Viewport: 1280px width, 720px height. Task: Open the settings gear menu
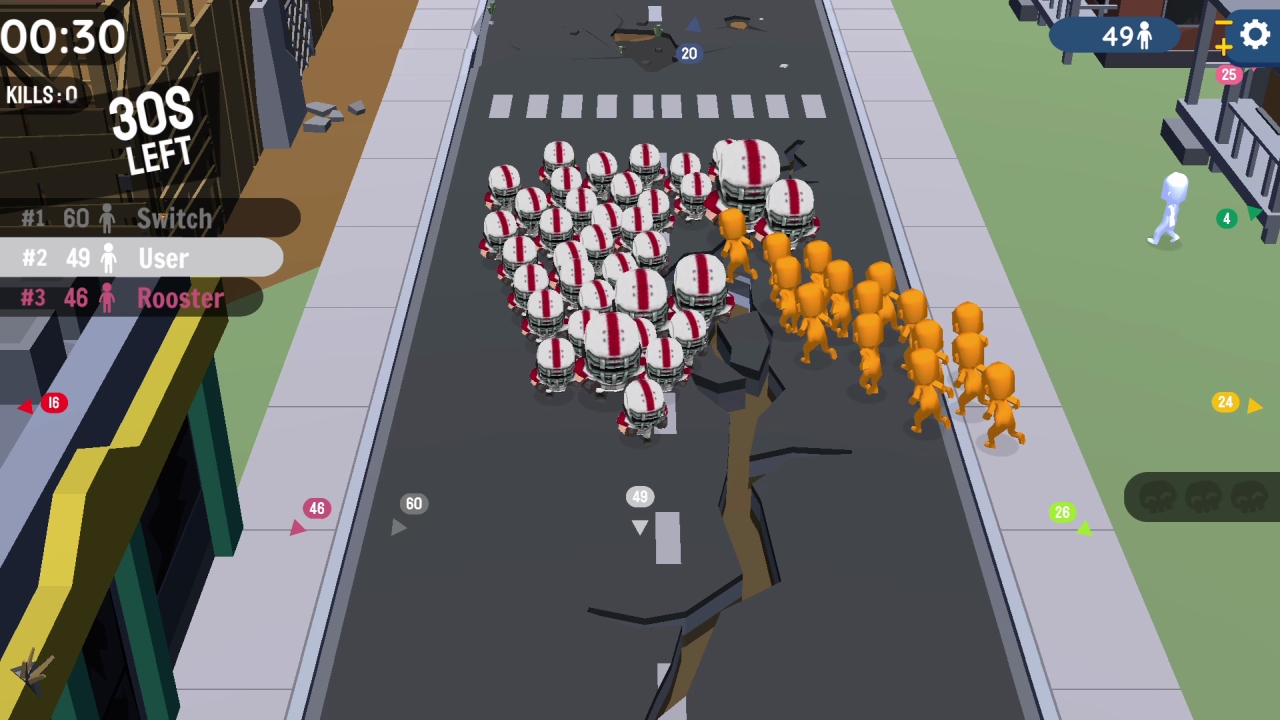1255,36
